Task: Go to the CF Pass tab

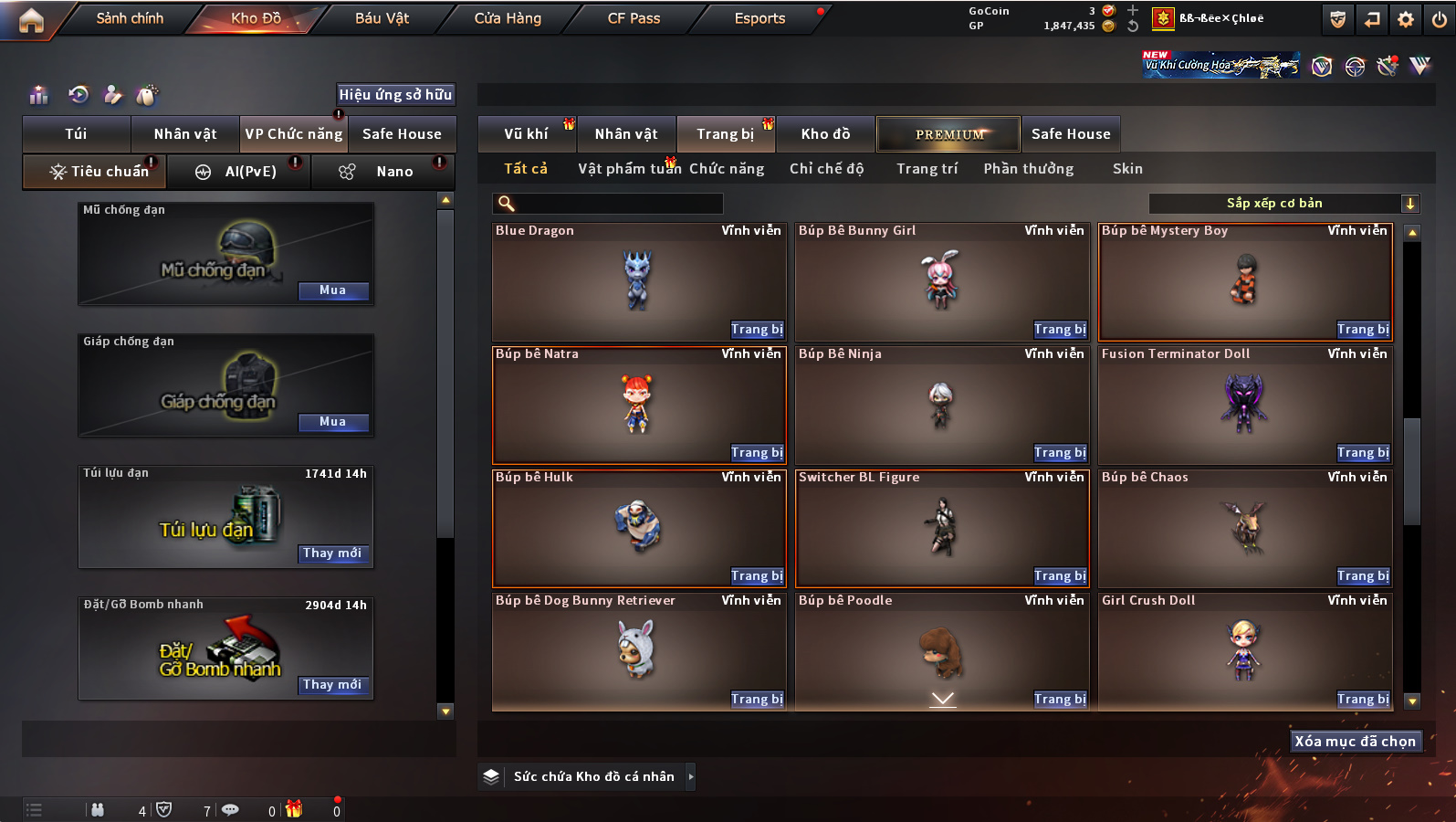Action: (634, 18)
